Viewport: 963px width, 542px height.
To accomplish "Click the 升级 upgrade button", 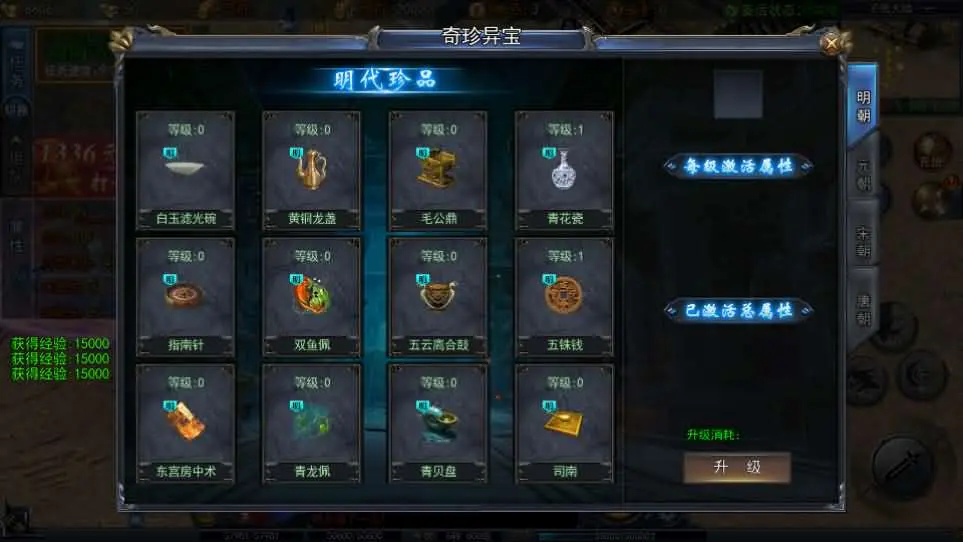I will (737, 467).
